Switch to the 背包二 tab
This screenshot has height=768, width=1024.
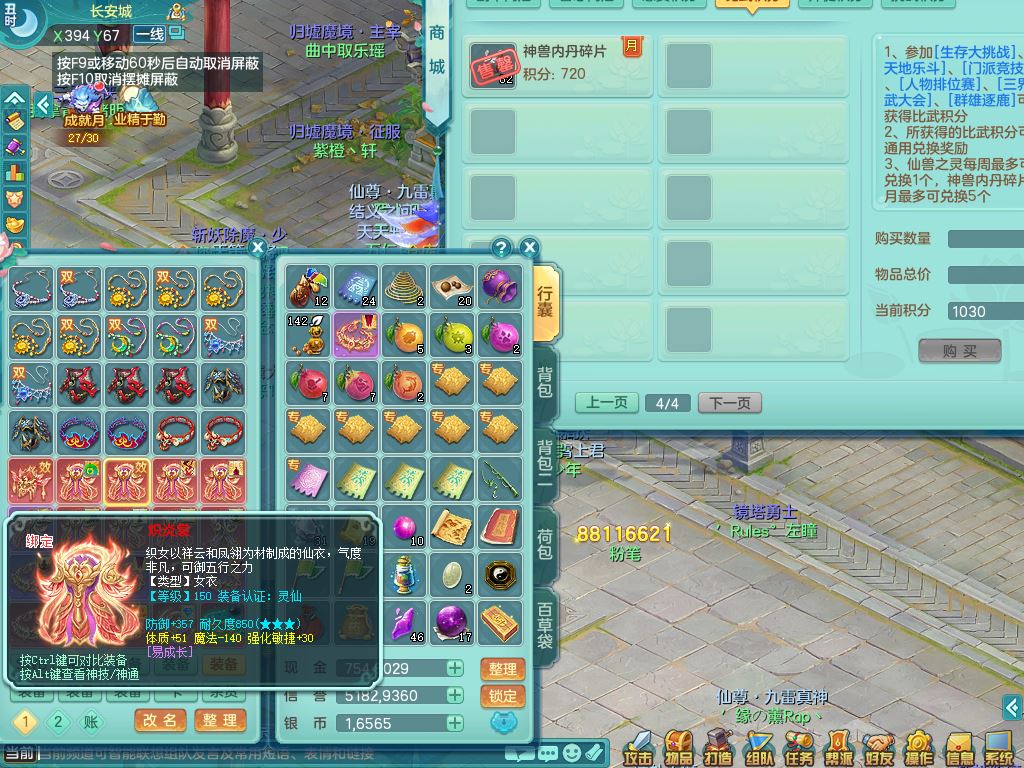tap(545, 458)
